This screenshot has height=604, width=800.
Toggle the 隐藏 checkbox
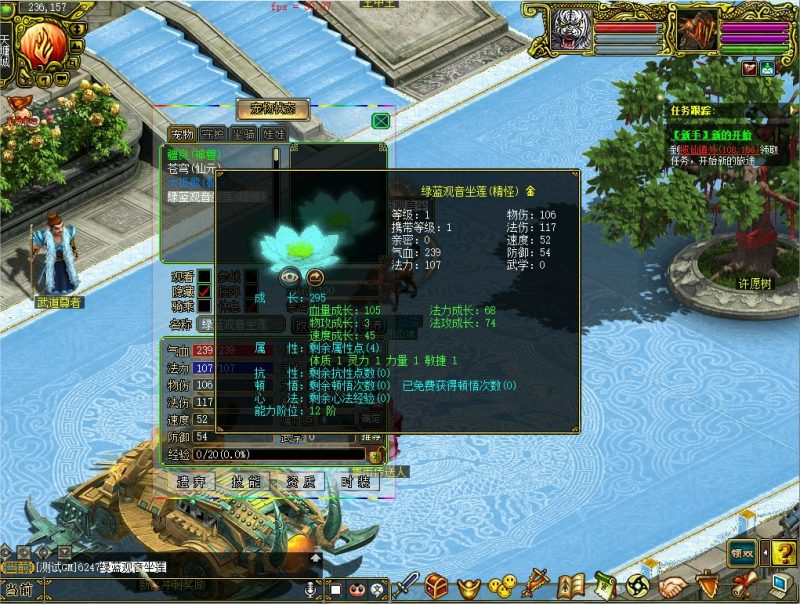[205, 292]
